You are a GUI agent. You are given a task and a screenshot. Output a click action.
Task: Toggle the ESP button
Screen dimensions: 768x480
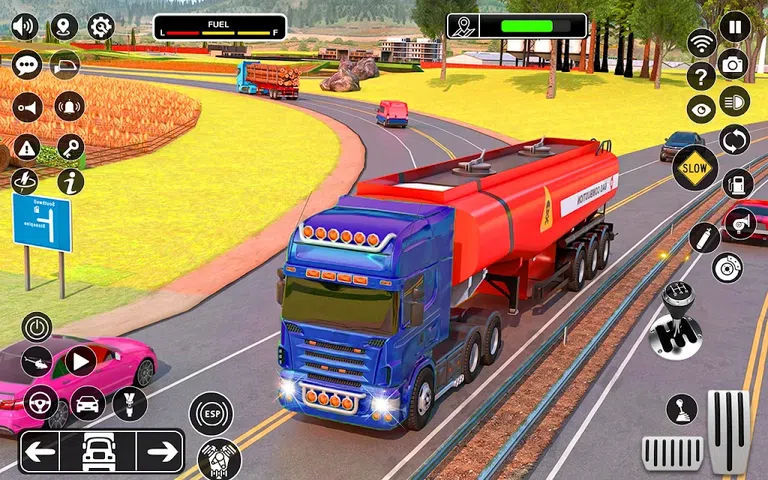(211, 414)
